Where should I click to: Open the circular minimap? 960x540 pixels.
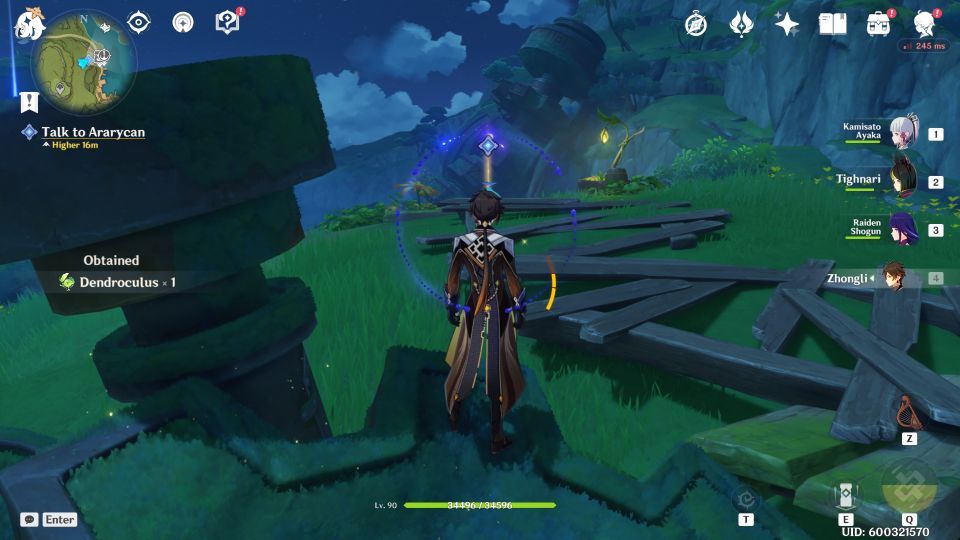(84, 62)
